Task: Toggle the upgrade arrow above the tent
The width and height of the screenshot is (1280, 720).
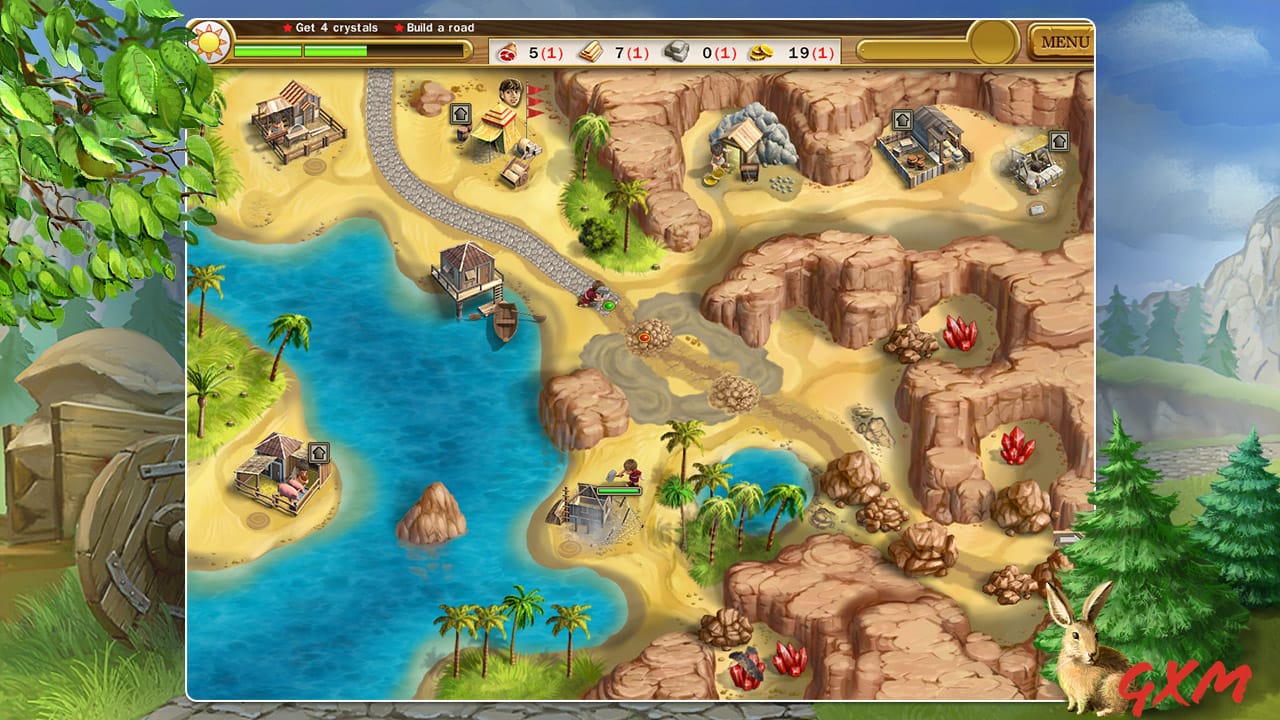Action: click(x=460, y=113)
